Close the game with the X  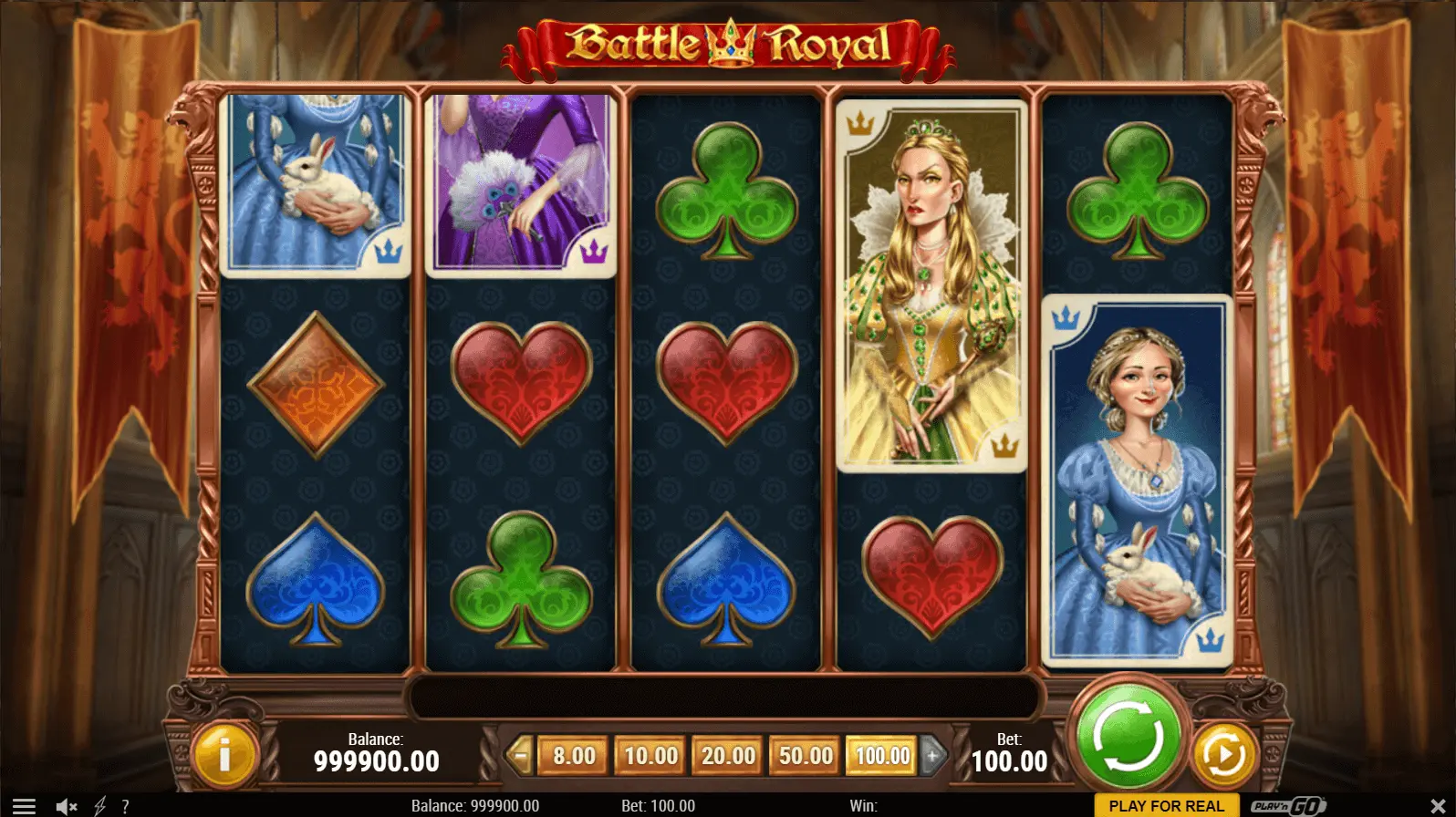click(1438, 806)
